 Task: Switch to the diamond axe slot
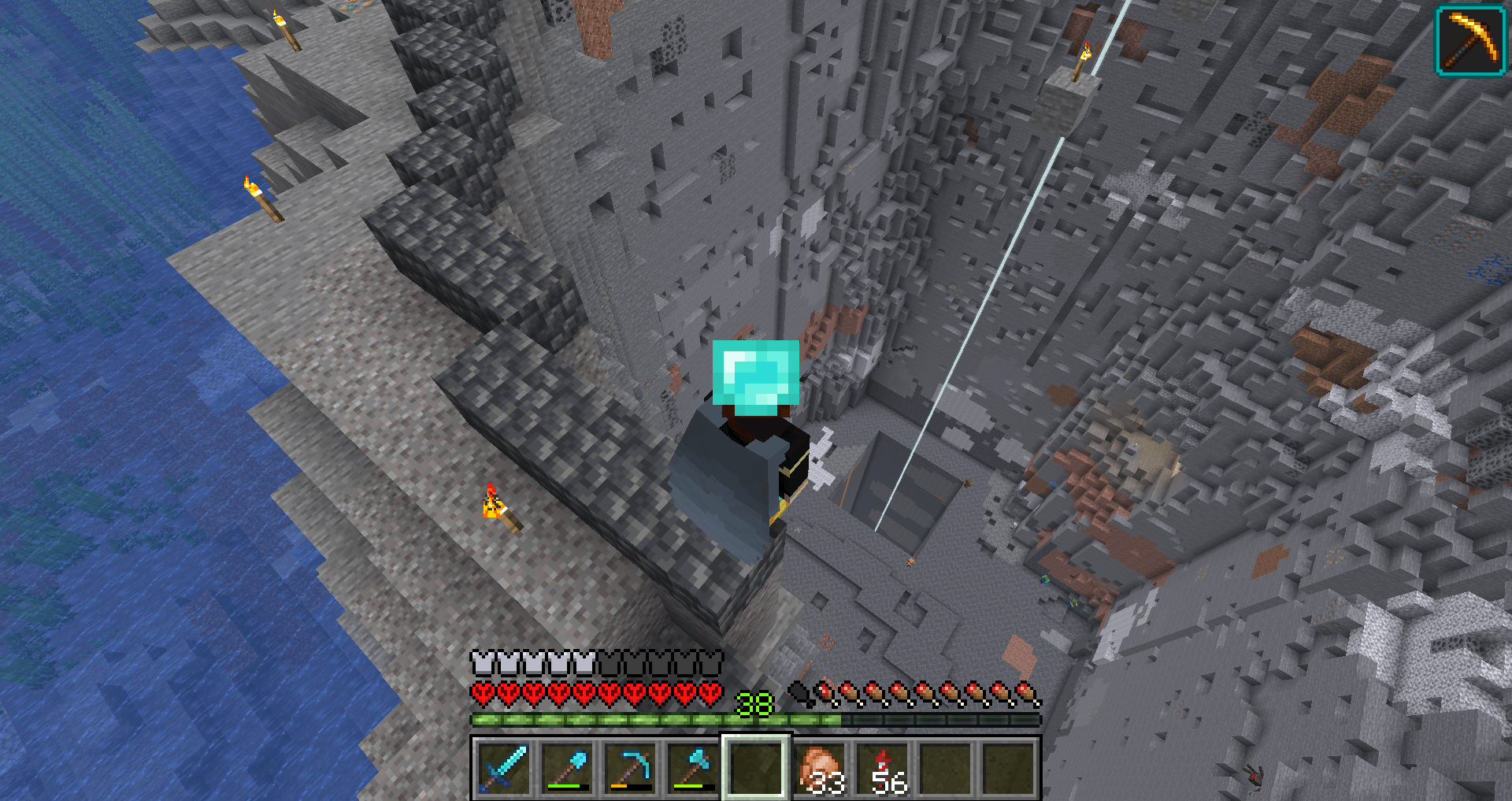pos(693,768)
